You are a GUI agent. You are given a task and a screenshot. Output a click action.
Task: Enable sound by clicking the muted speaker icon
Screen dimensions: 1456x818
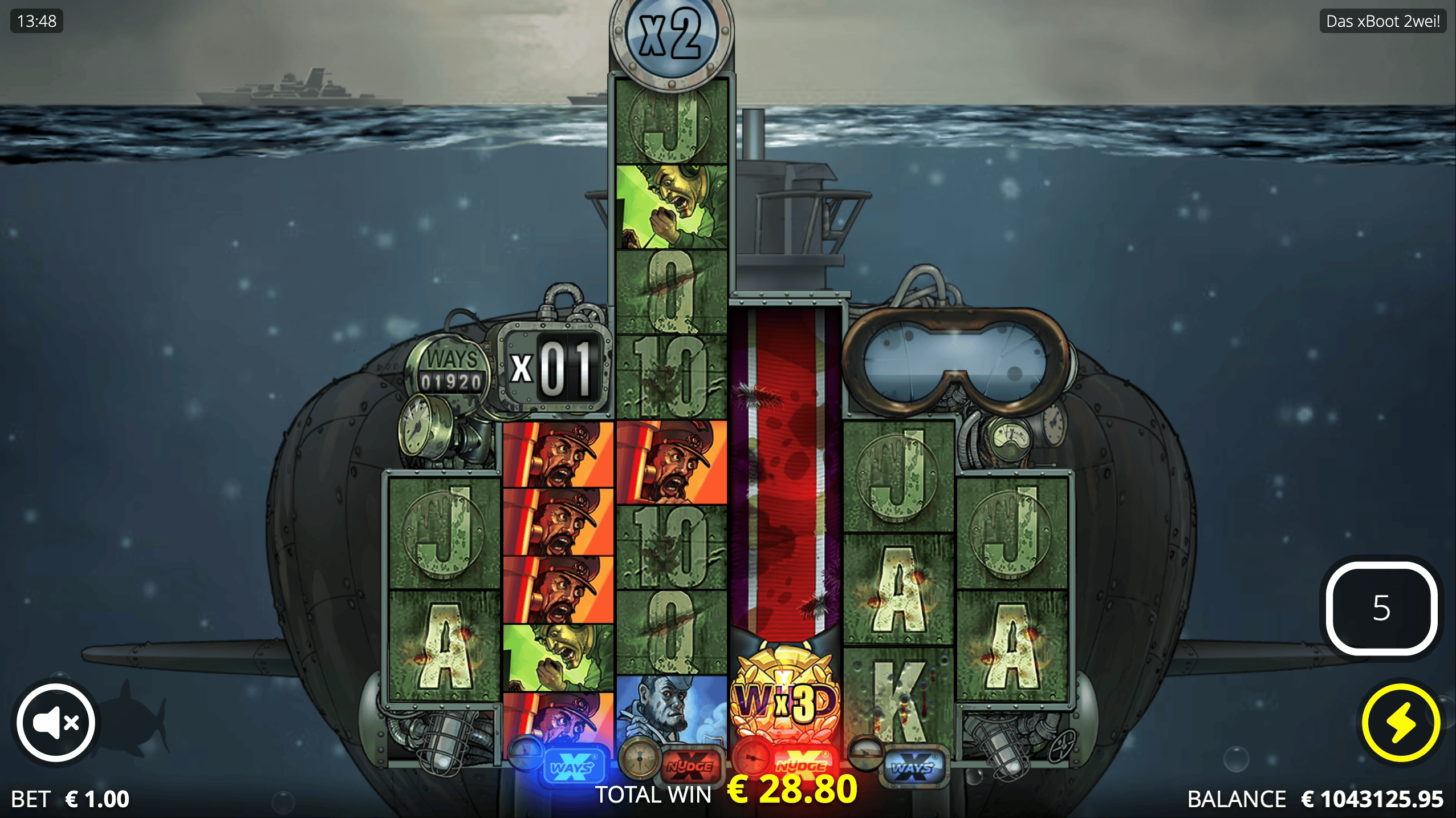click(x=55, y=722)
